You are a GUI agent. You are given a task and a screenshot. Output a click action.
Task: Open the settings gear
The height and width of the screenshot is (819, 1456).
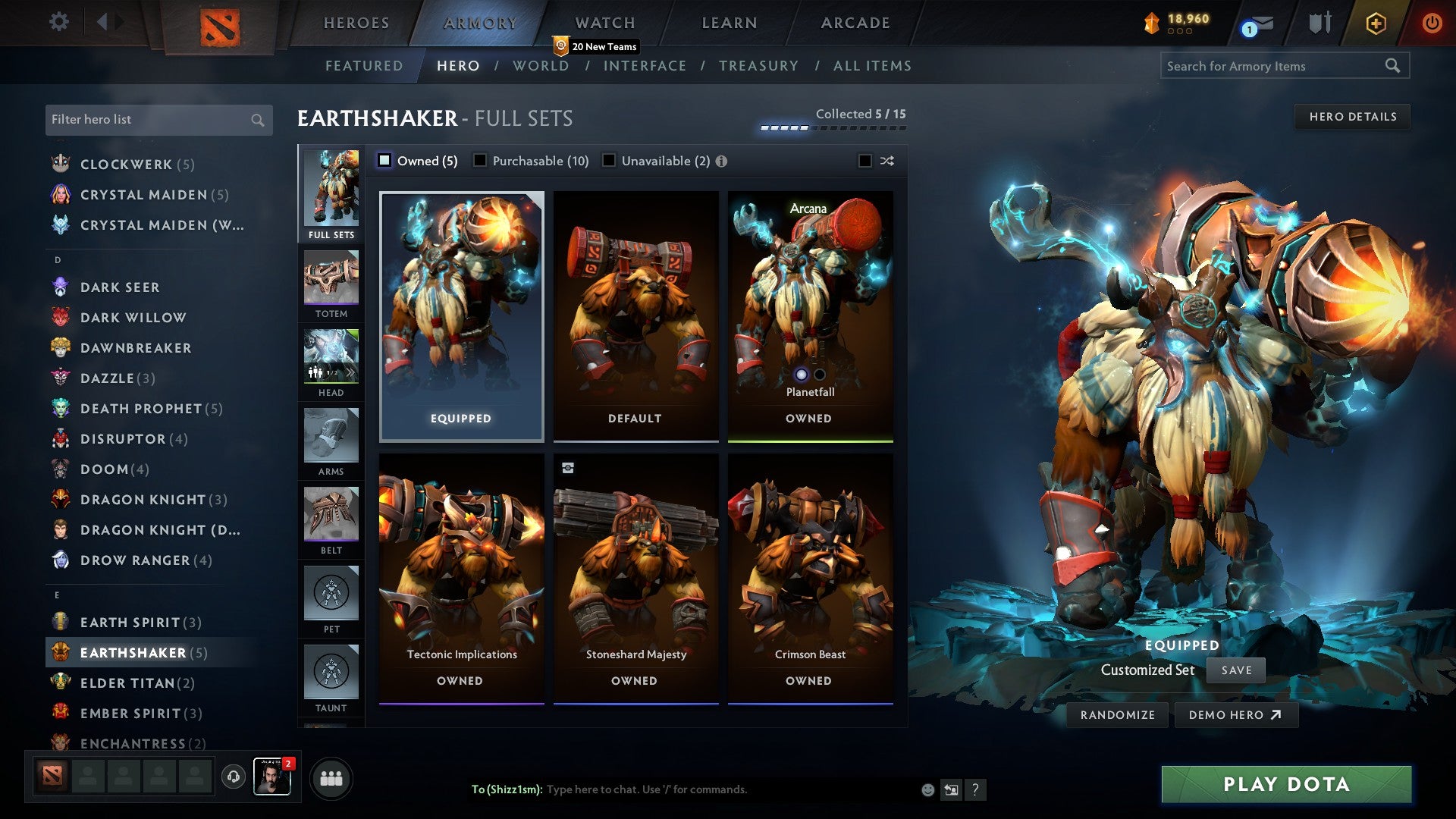pyautogui.click(x=58, y=22)
